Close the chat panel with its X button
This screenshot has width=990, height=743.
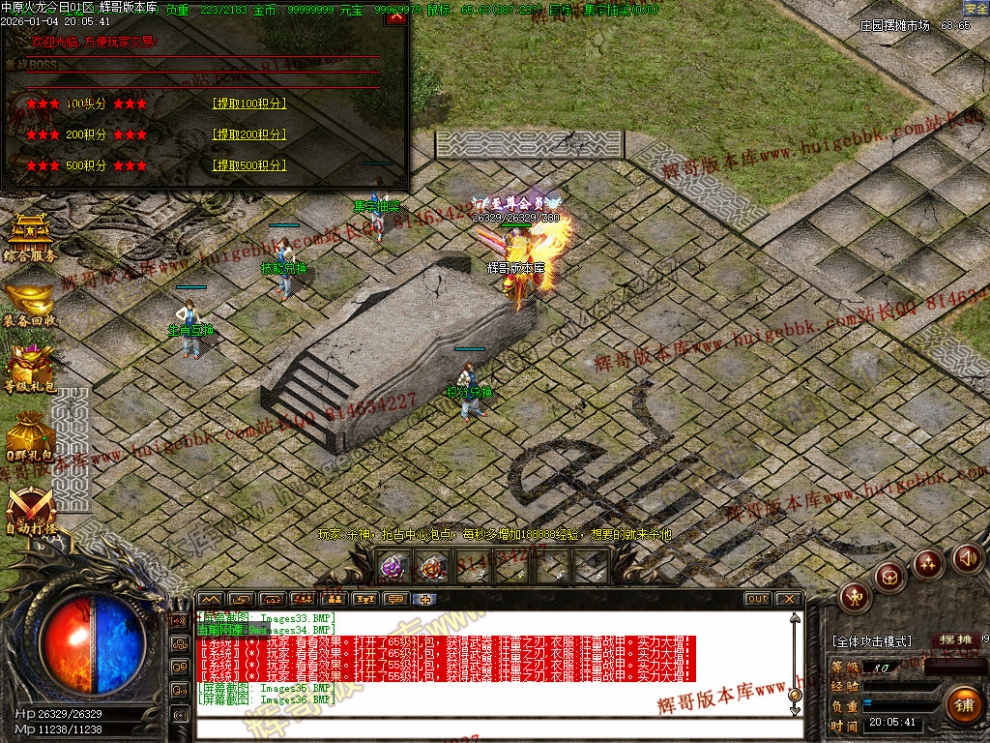tap(789, 599)
